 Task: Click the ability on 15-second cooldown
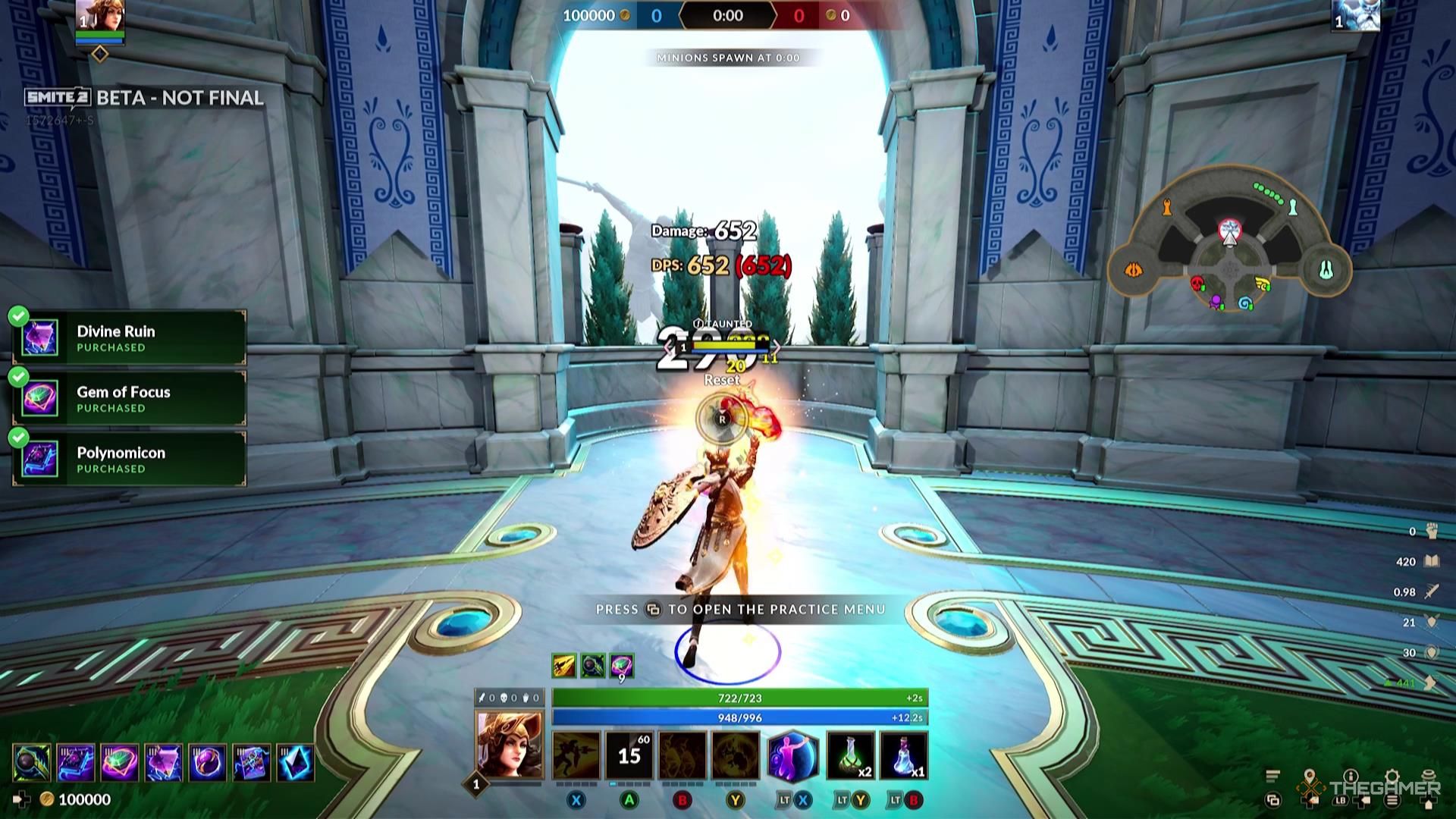pyautogui.click(x=629, y=755)
